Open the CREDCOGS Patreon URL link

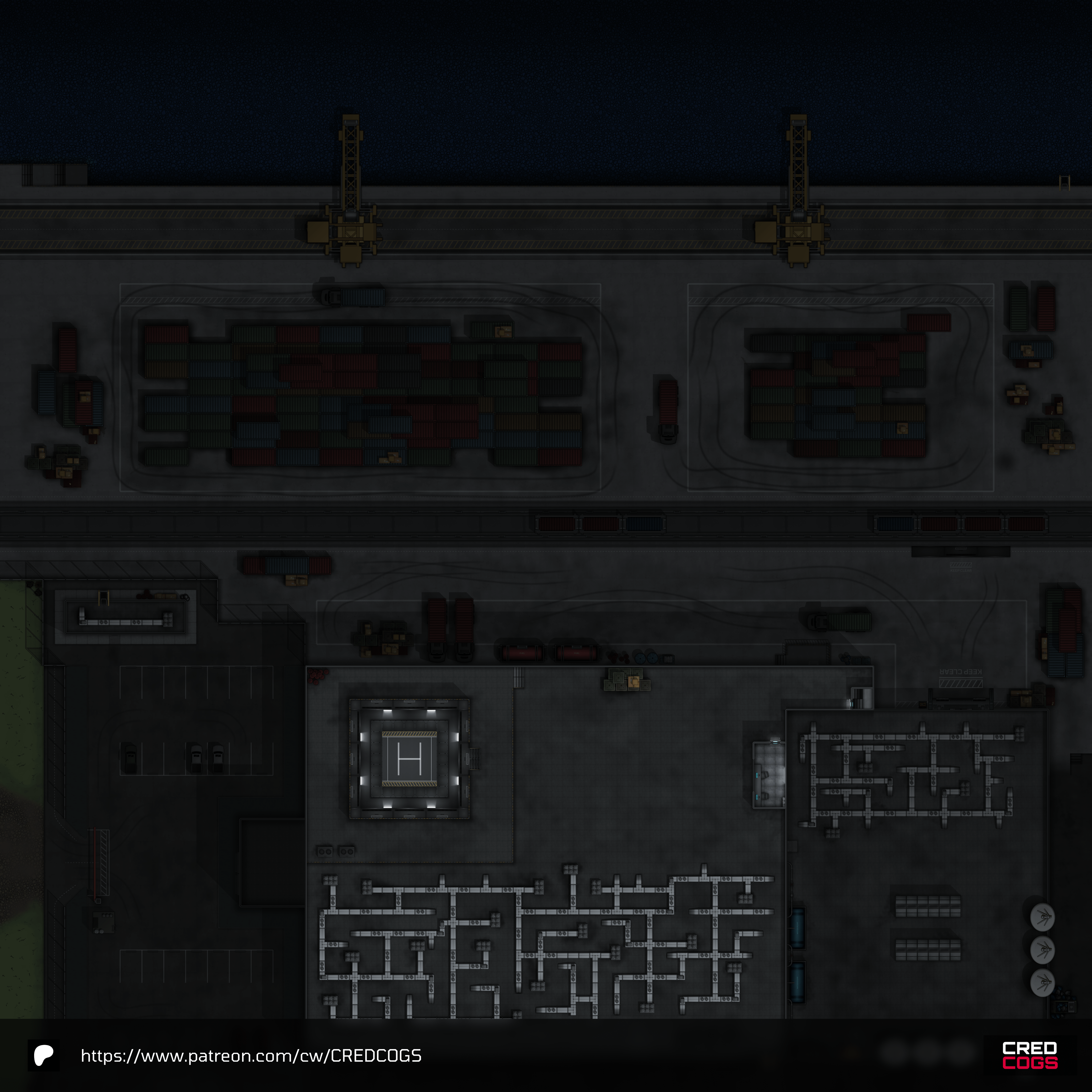coord(251,1056)
